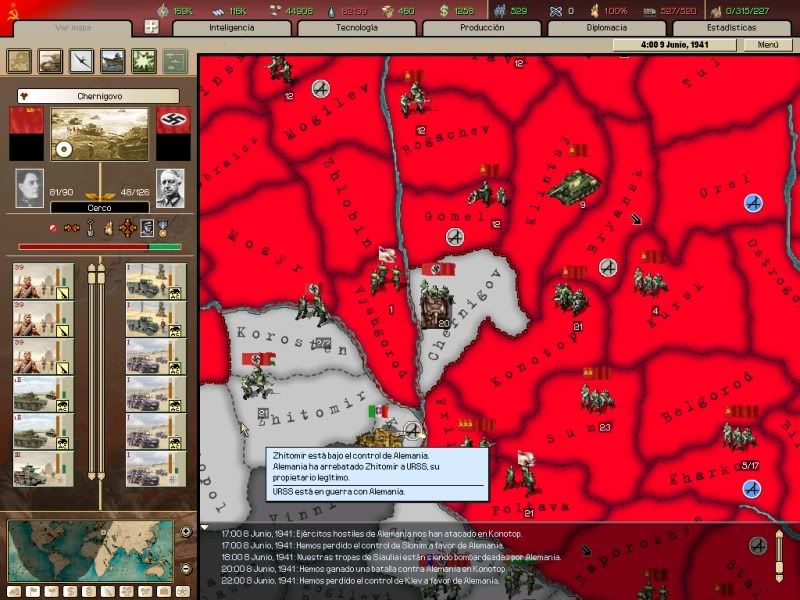Click the Soviet commander portrait
The width and height of the screenshot is (800, 600).
click(x=30, y=187)
